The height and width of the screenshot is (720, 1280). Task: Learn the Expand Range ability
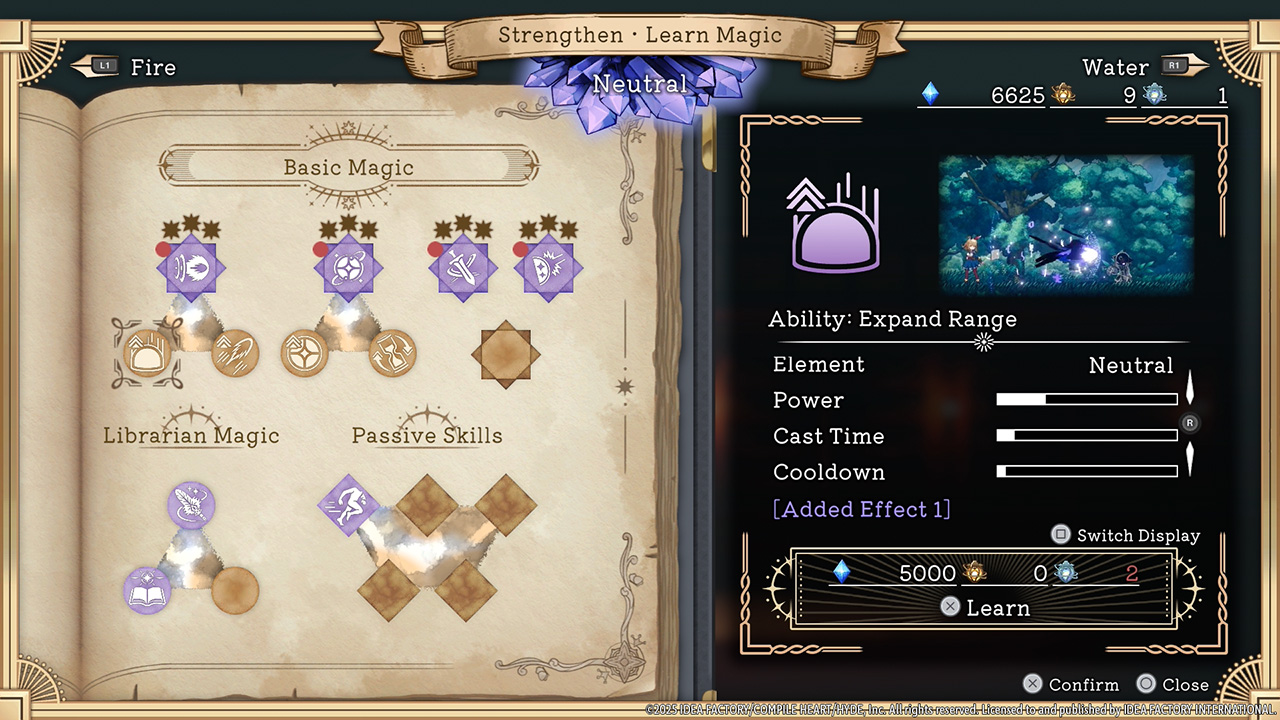[984, 607]
